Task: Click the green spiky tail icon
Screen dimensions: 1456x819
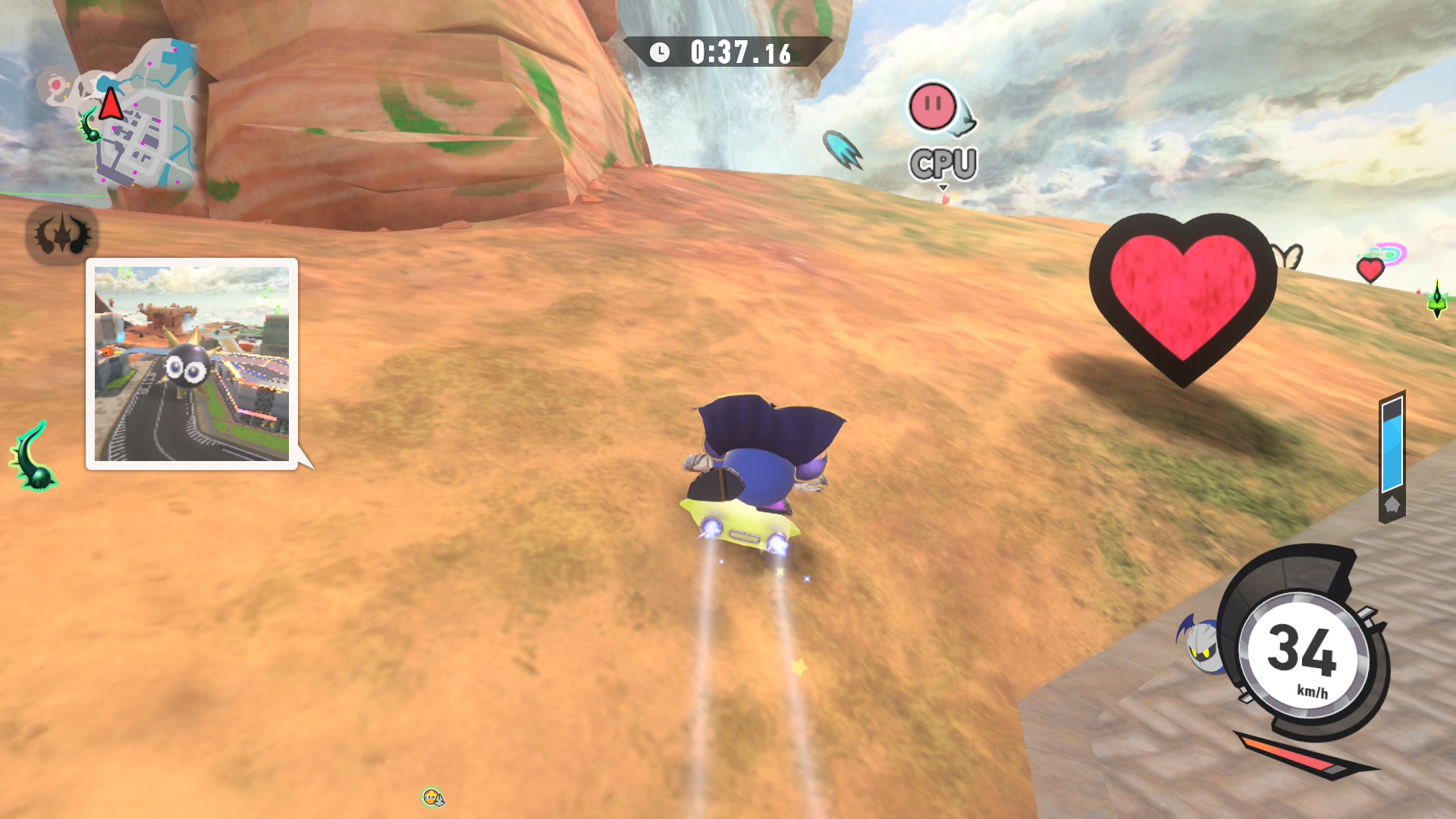Action: click(33, 457)
